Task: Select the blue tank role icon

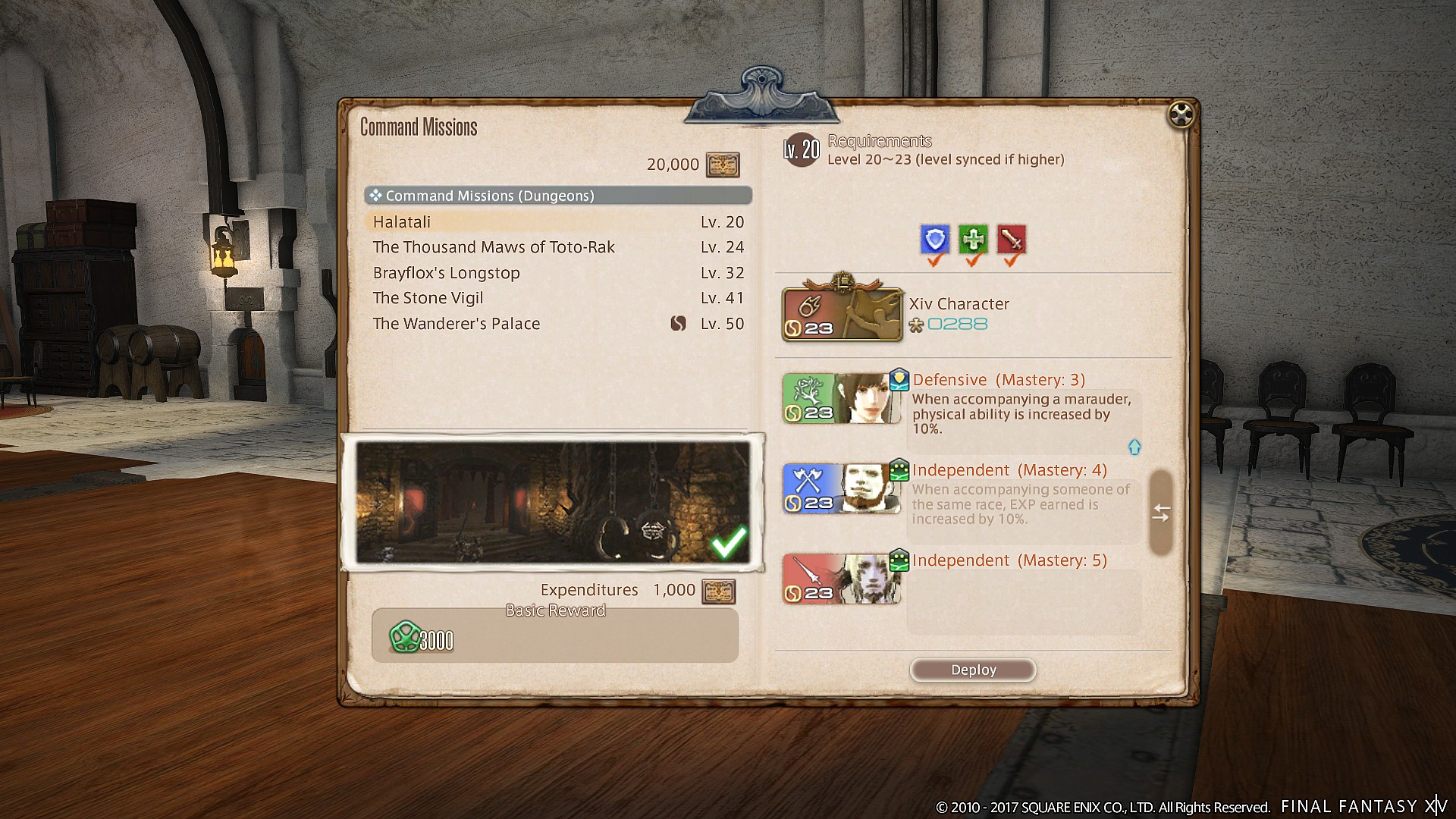Action: 934,240
